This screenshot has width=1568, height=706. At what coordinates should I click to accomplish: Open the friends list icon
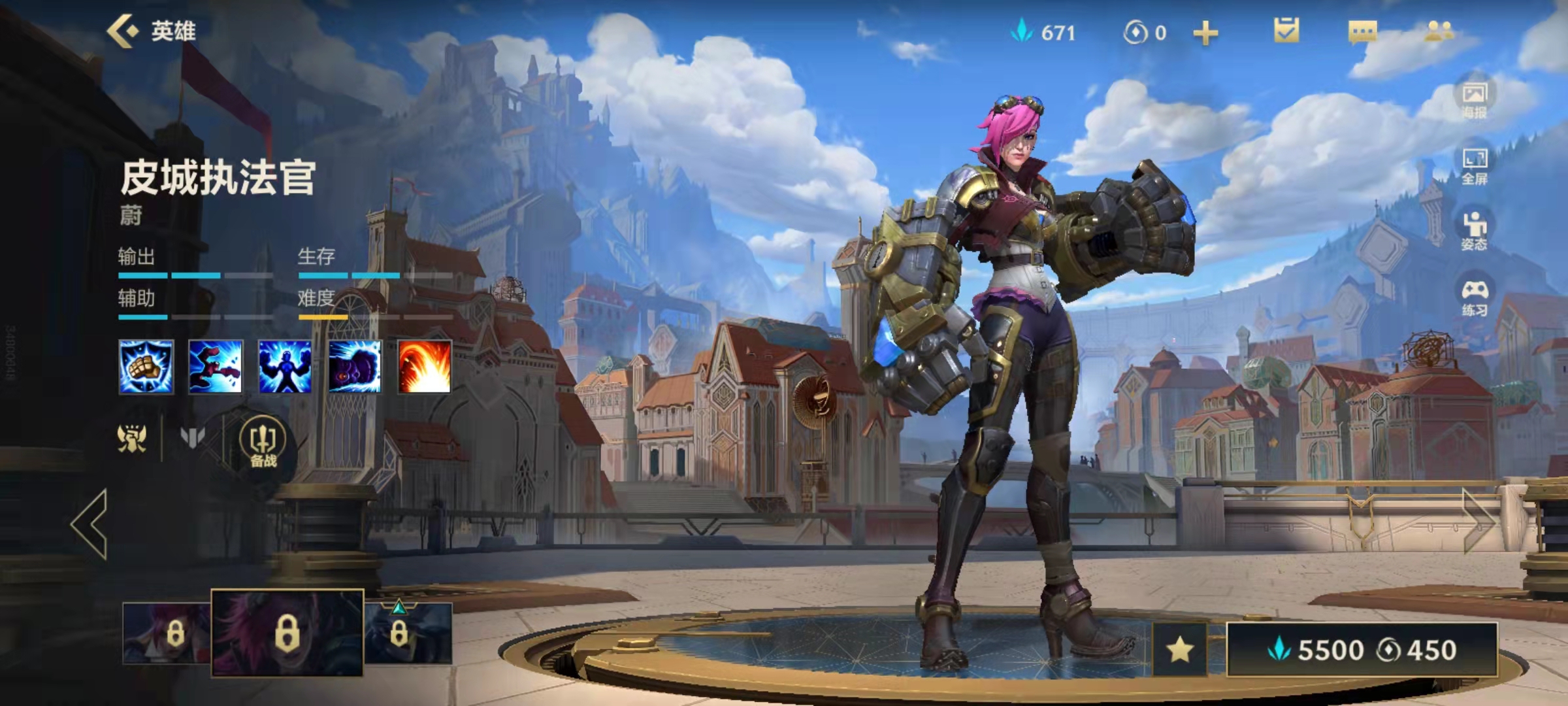pyautogui.click(x=1438, y=31)
